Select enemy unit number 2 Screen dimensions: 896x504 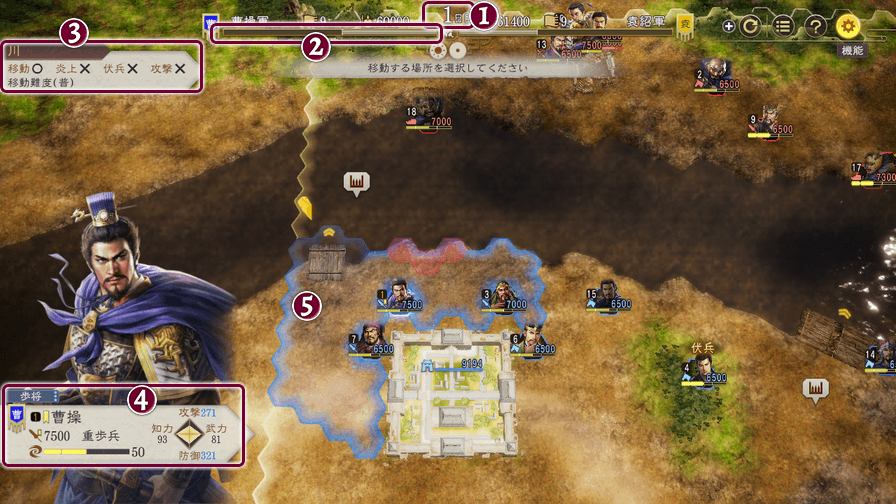pos(716,74)
